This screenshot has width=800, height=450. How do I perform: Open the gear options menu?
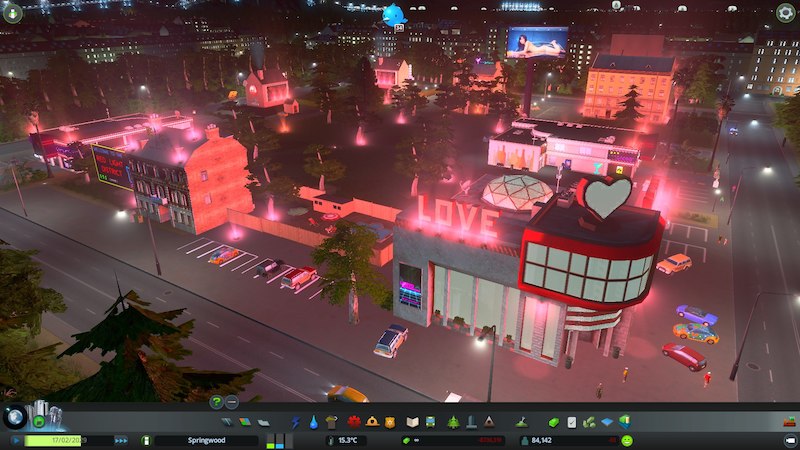786,12
